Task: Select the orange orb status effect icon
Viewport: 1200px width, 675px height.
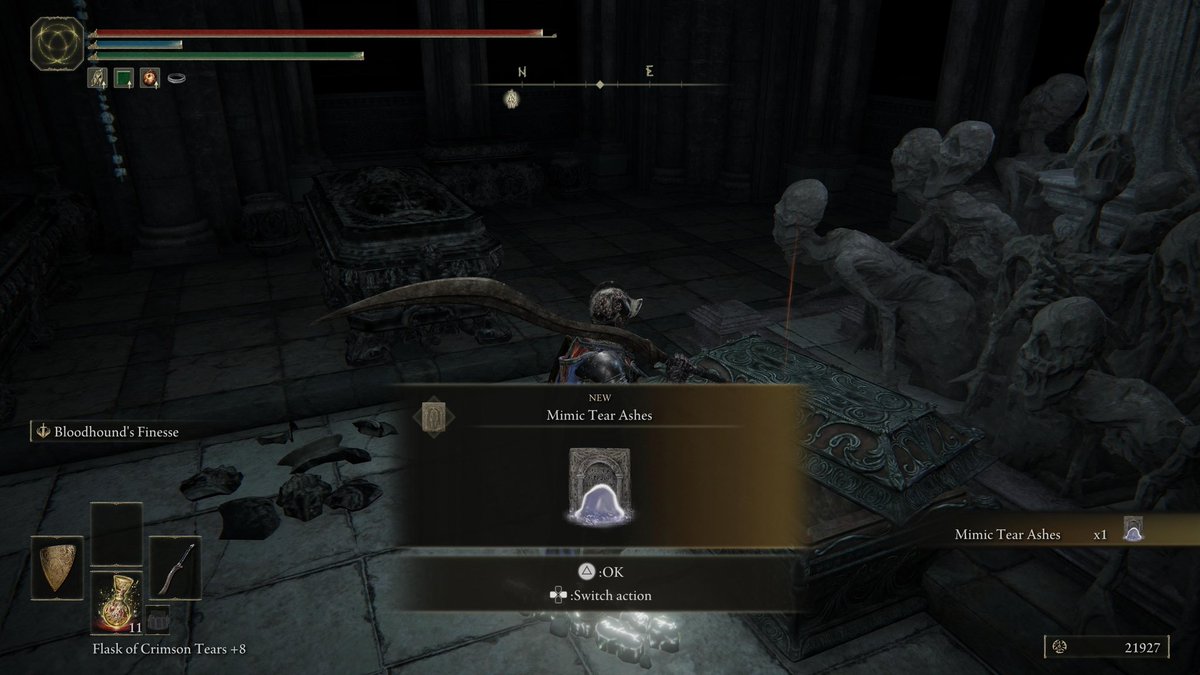Action: point(149,77)
